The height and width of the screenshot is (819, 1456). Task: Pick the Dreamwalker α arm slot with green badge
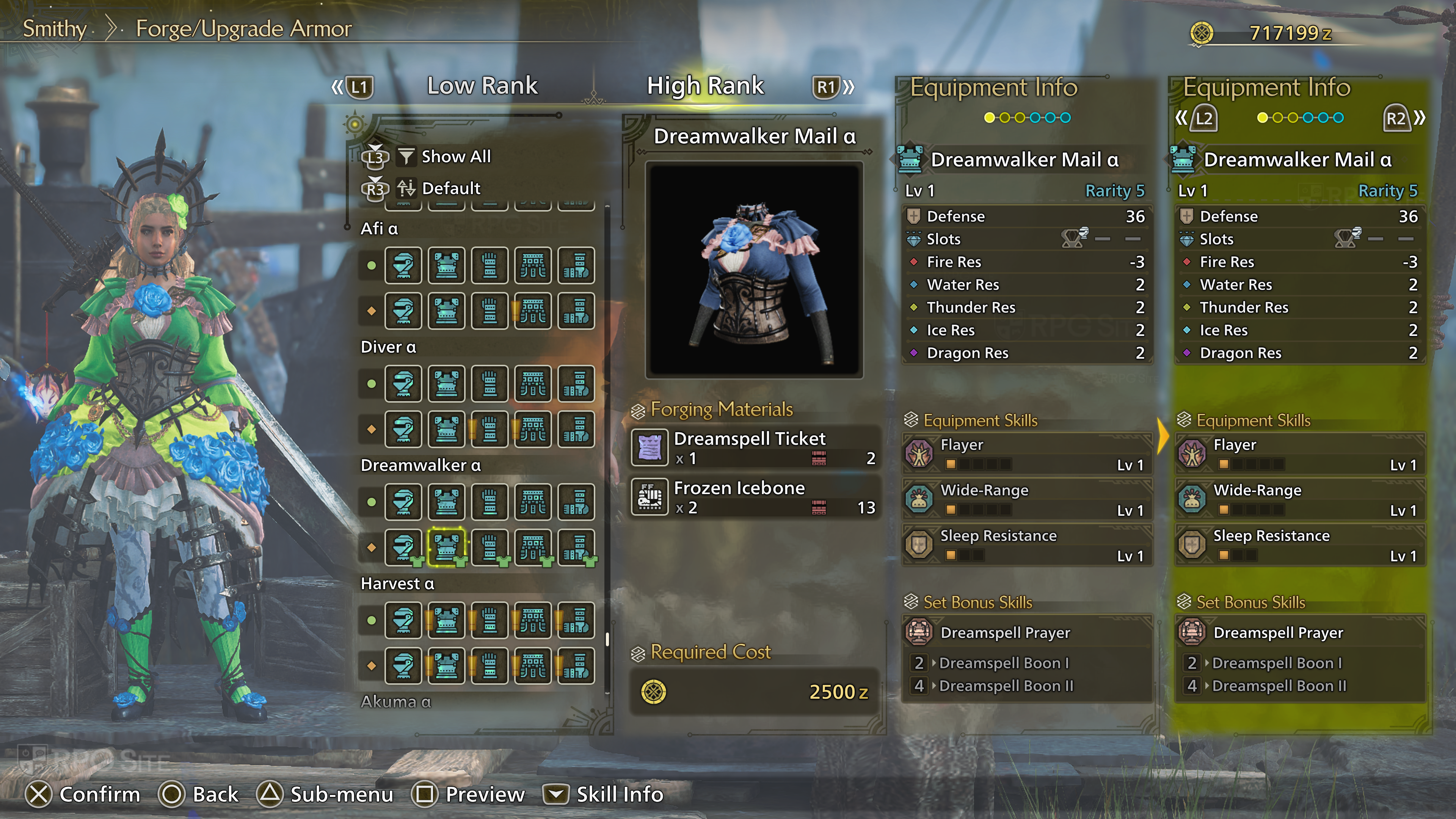click(x=490, y=547)
